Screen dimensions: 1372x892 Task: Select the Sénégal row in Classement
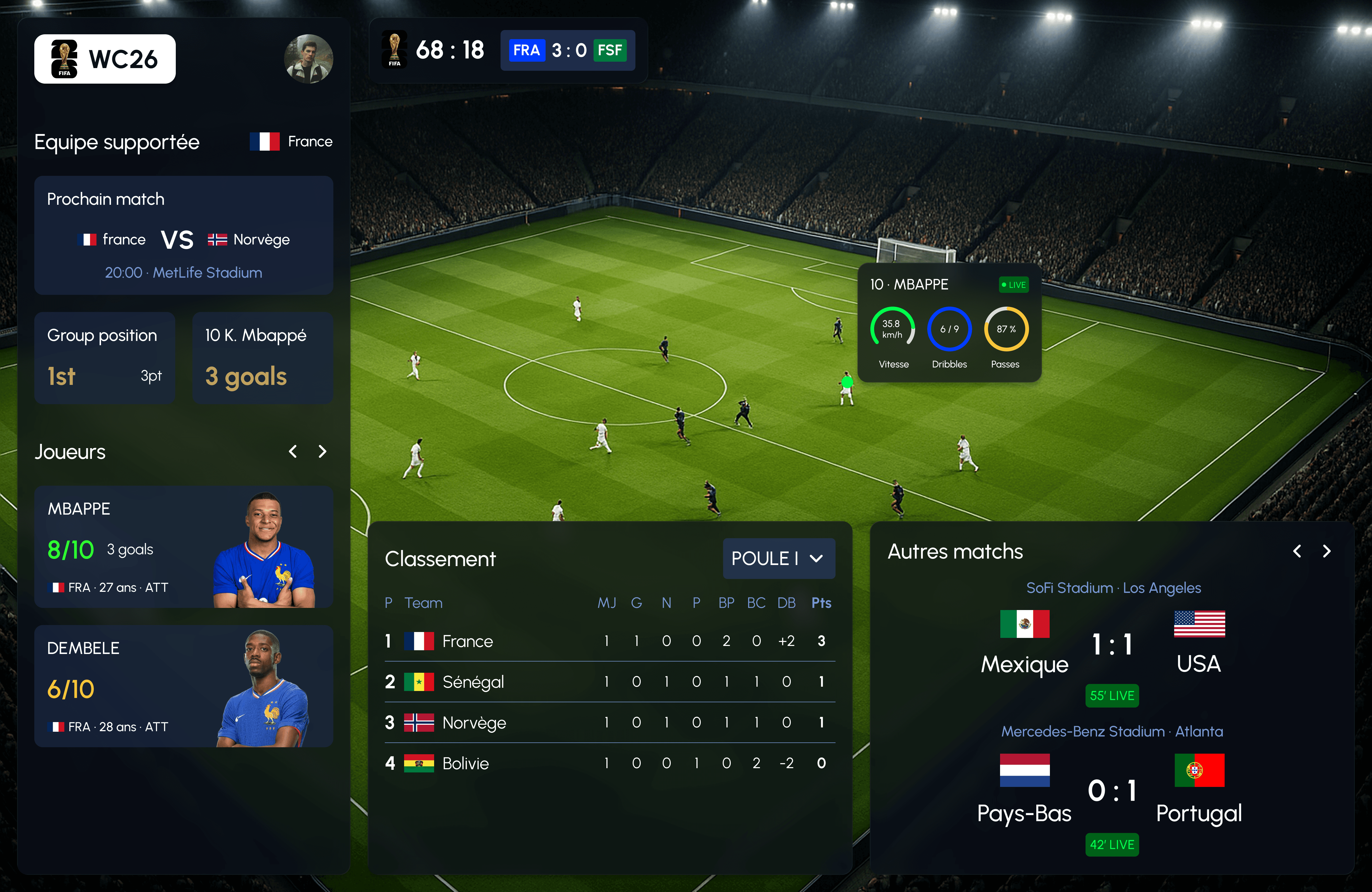click(609, 682)
